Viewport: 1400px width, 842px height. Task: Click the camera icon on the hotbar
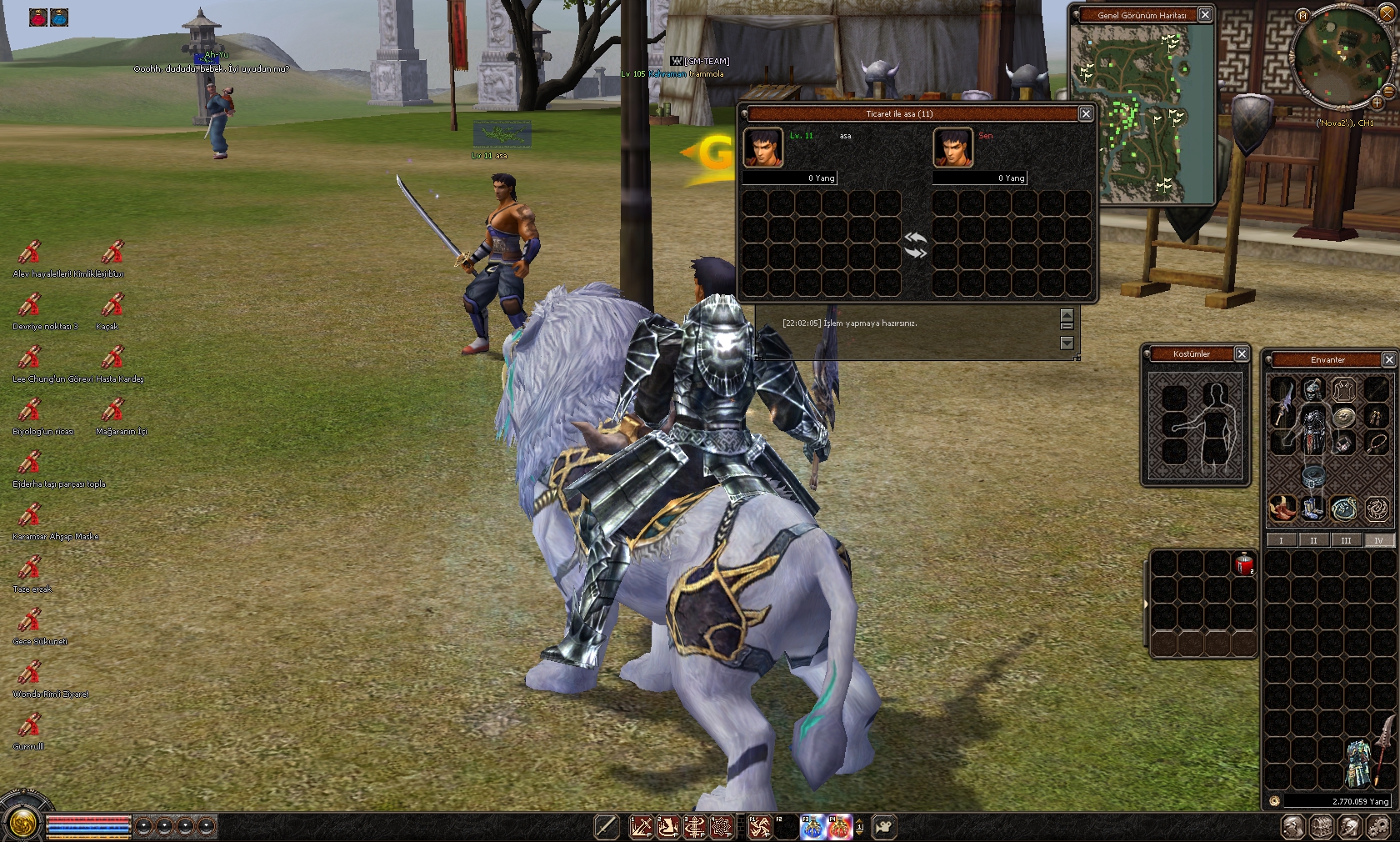click(x=884, y=827)
